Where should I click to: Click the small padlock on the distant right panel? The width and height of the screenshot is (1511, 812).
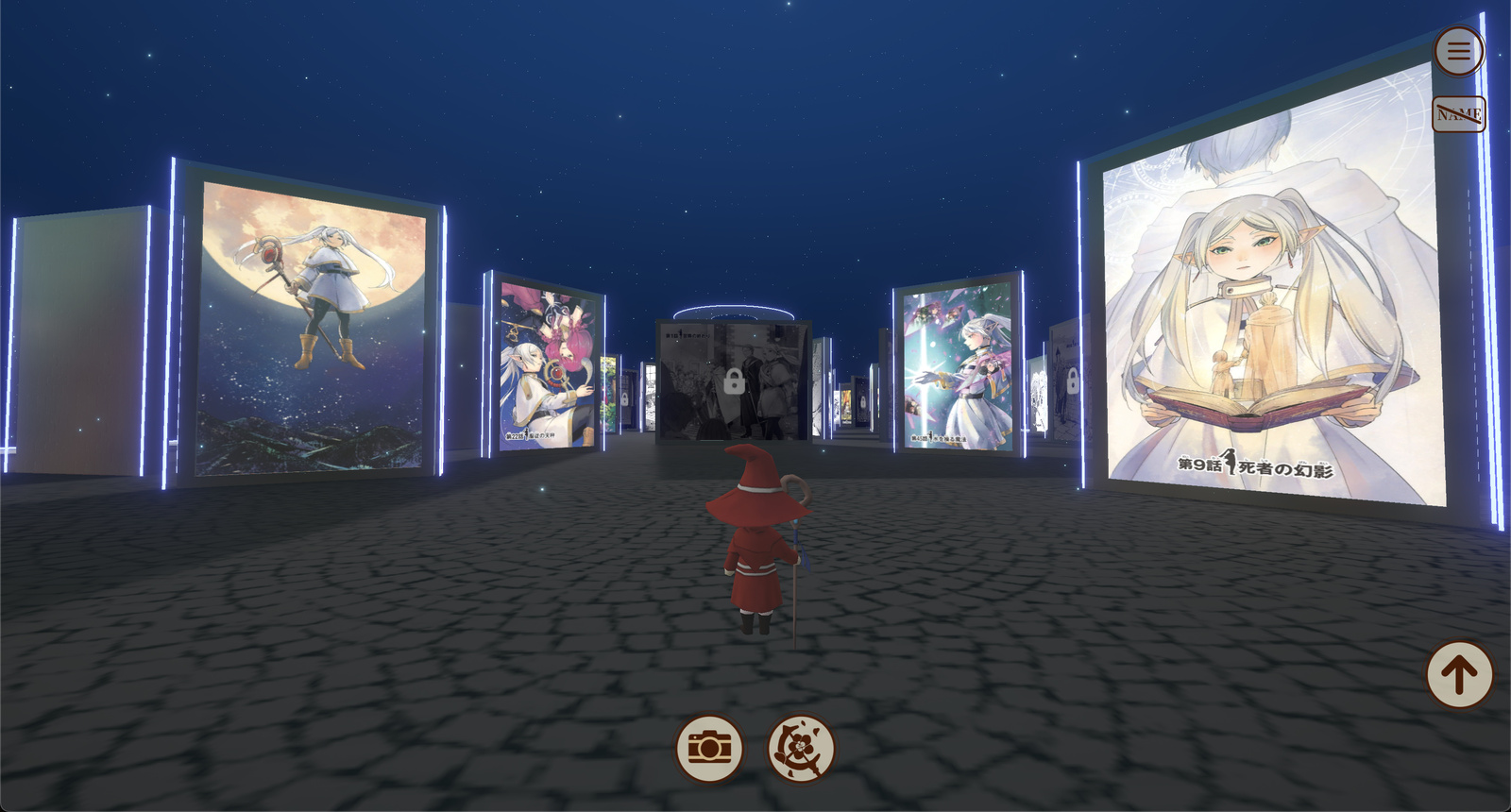point(862,401)
